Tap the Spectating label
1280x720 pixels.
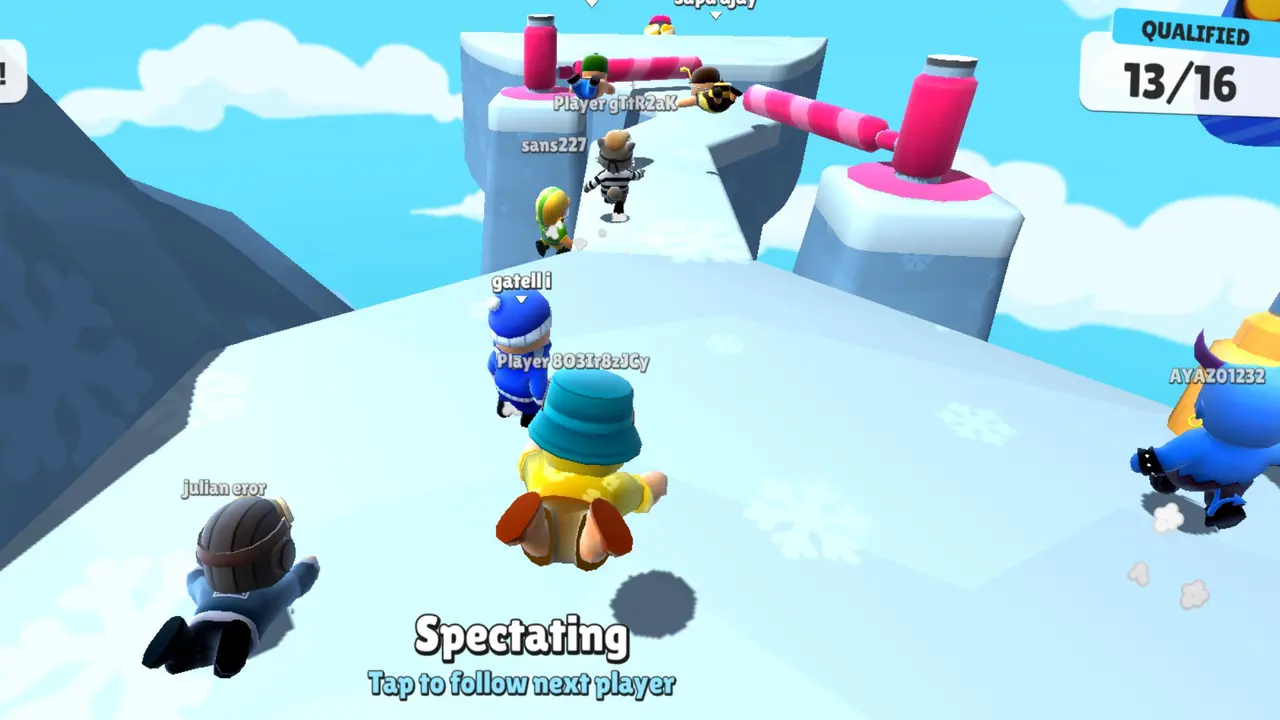(521, 637)
